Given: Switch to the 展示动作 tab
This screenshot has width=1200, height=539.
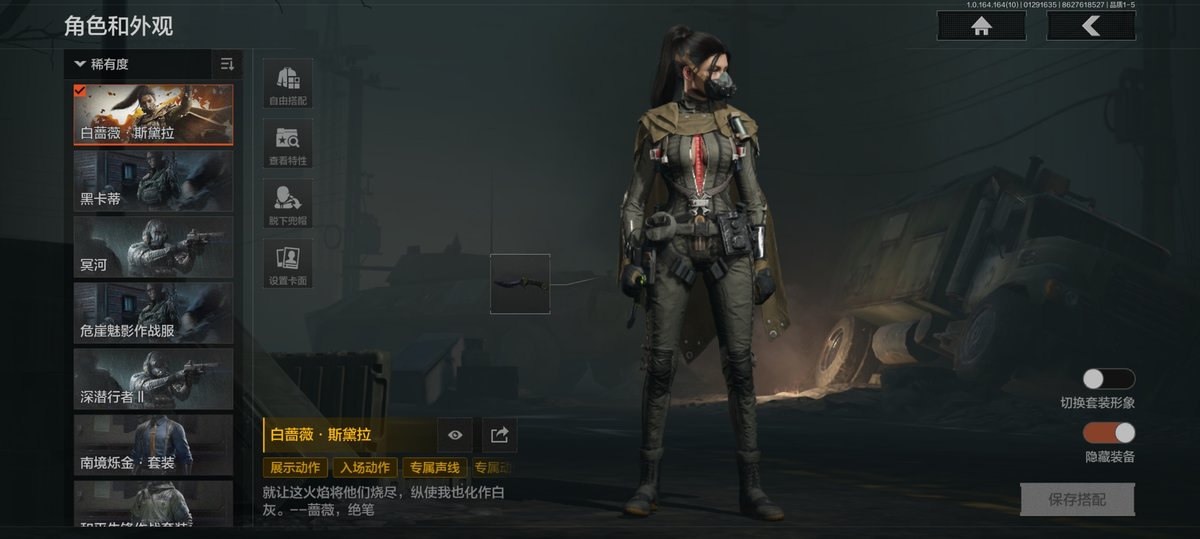Looking at the screenshot, I should [x=294, y=467].
